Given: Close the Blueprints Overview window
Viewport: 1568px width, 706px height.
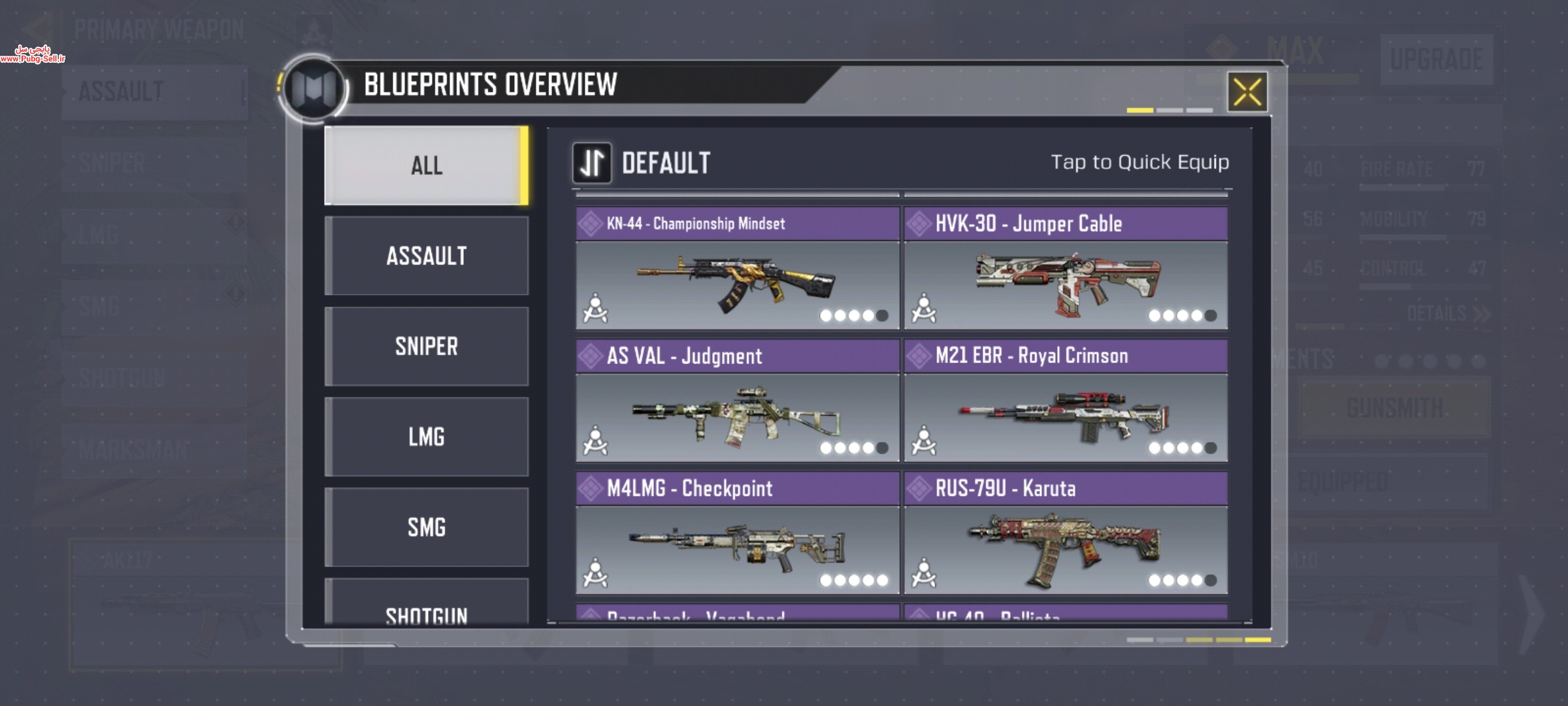Looking at the screenshot, I should (x=1247, y=92).
